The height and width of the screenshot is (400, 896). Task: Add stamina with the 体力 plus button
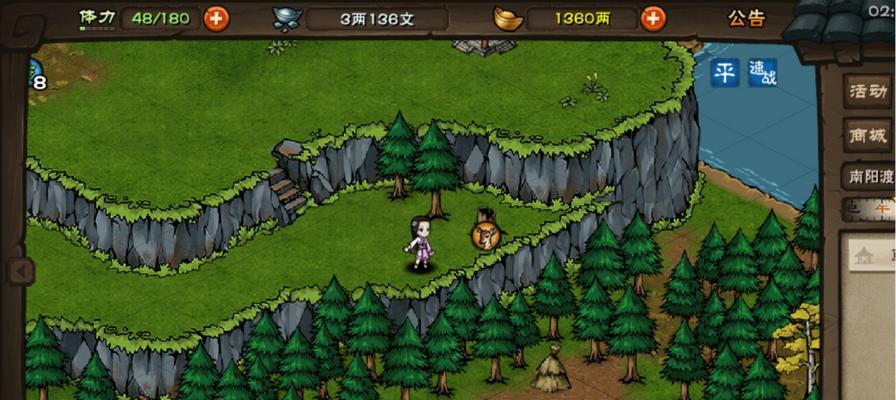(216, 18)
